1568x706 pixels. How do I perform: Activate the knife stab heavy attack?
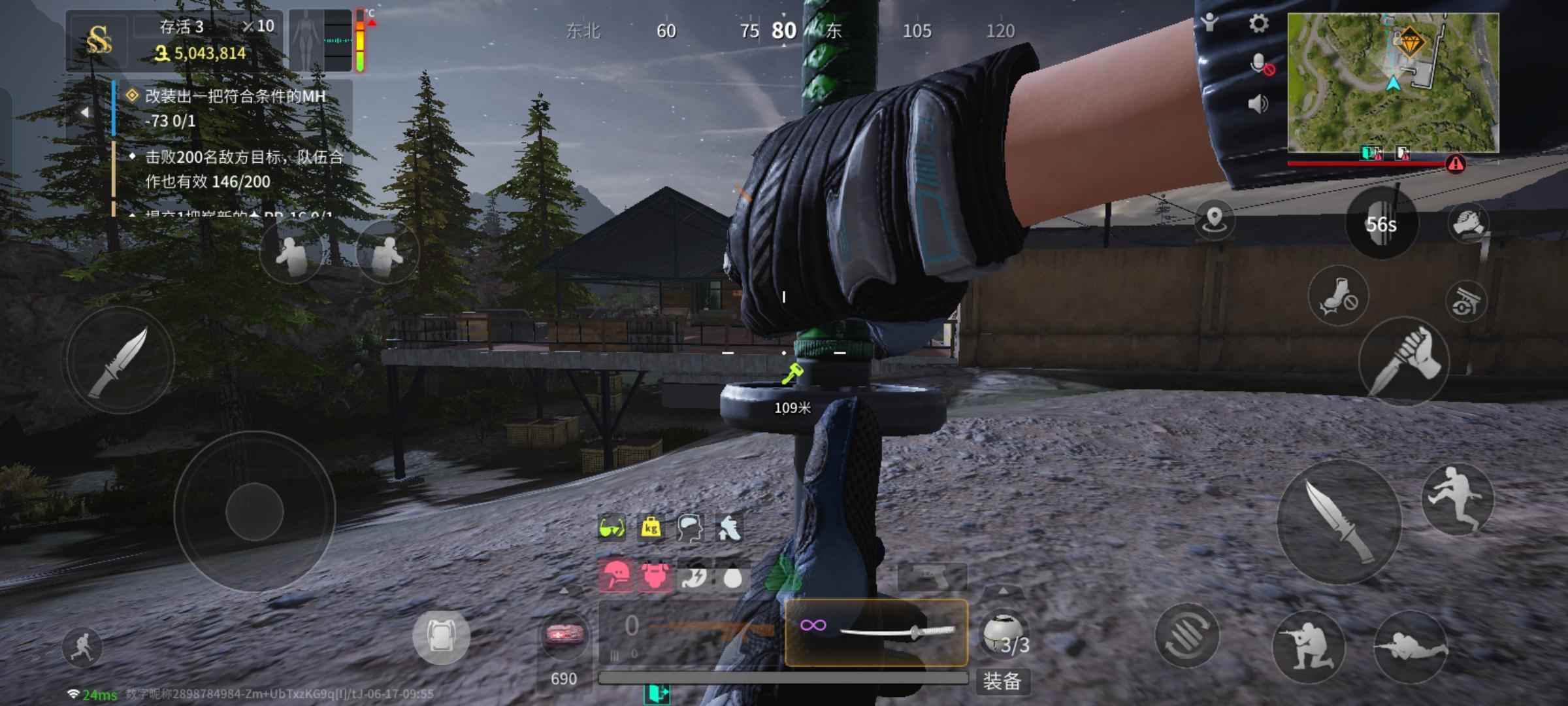pyautogui.click(x=1403, y=361)
